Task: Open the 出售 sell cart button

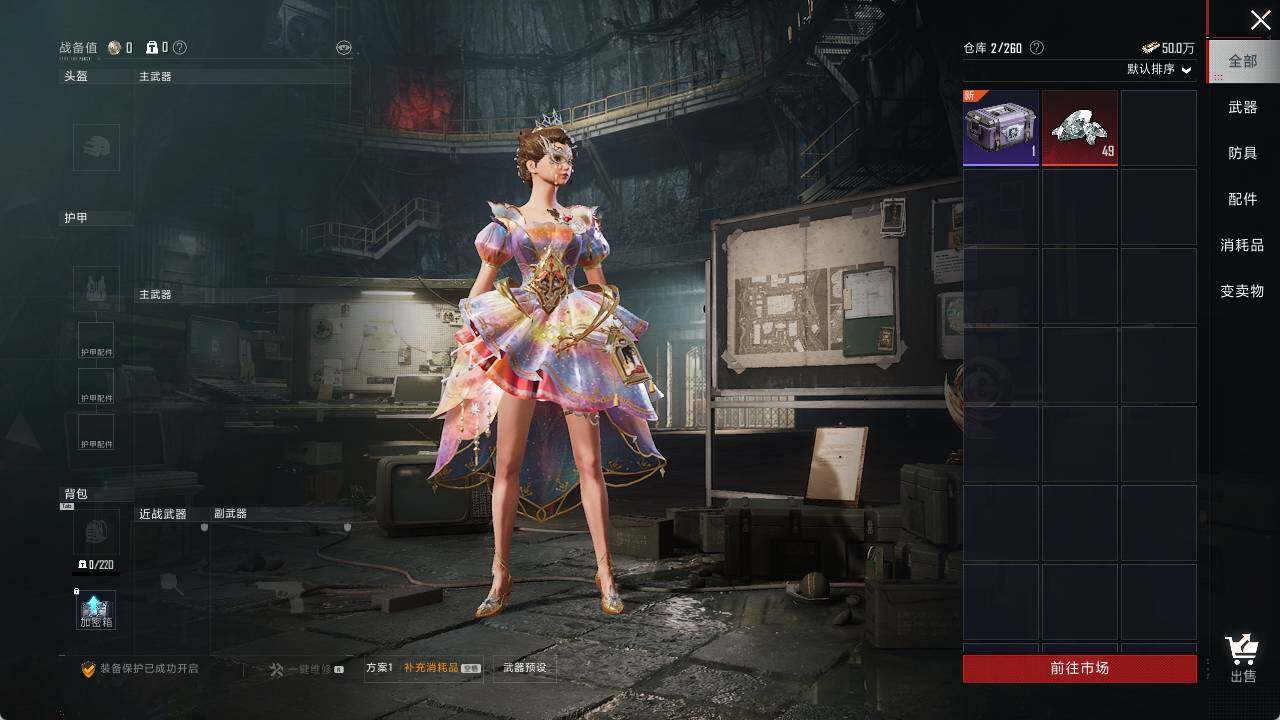Action: point(1243,658)
